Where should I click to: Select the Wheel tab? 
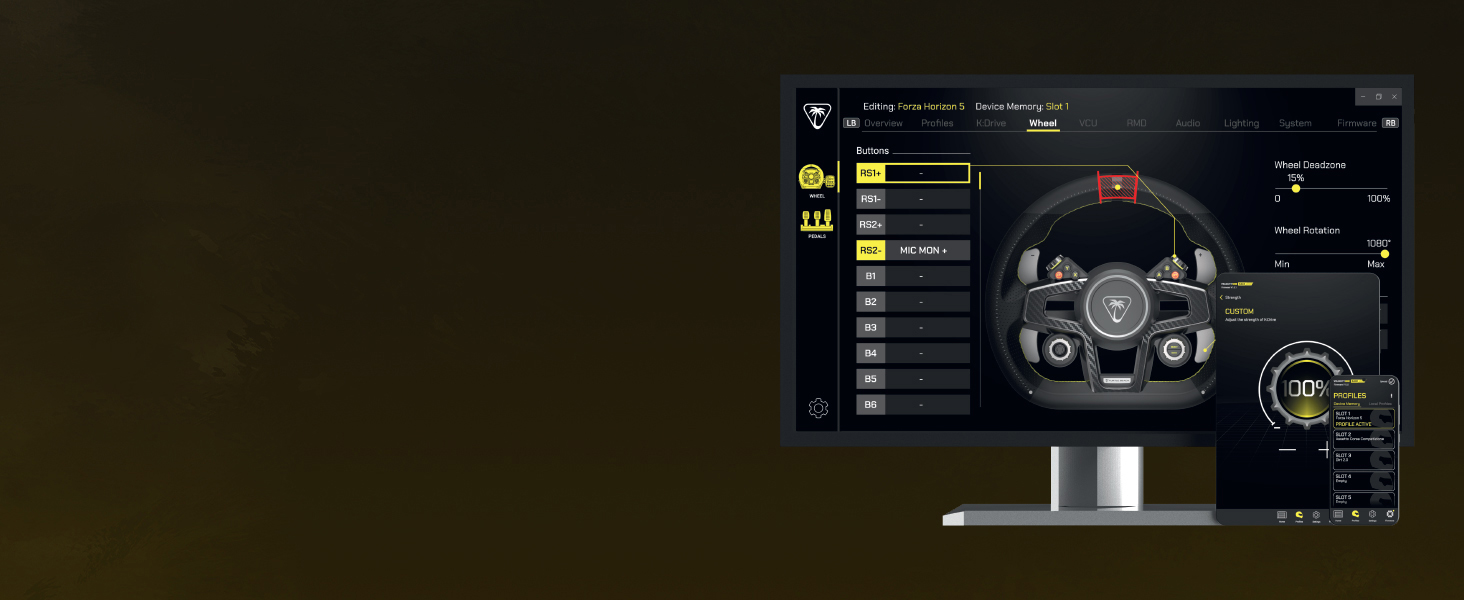(1043, 124)
